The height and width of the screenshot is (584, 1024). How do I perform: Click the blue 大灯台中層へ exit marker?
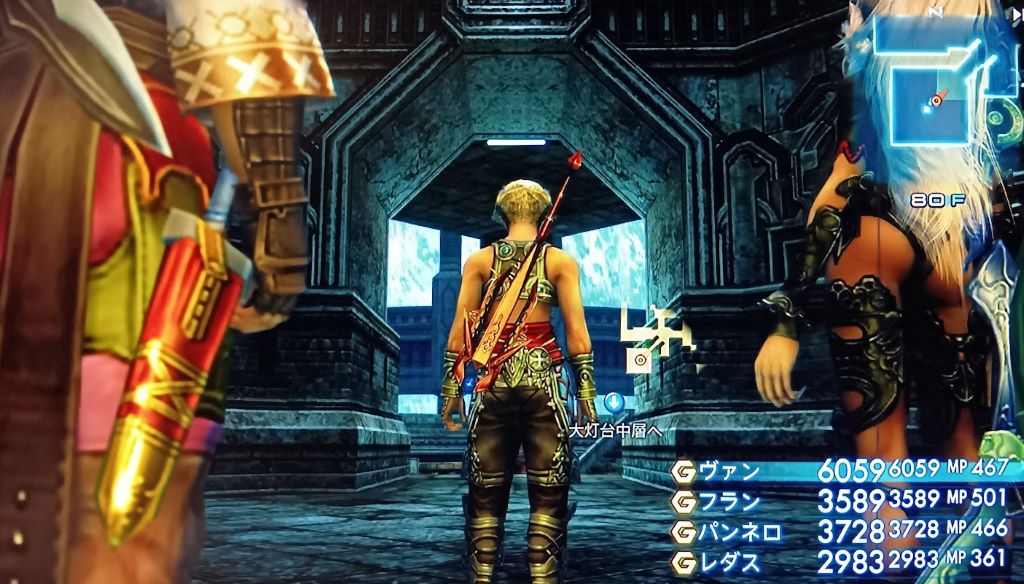(x=614, y=403)
